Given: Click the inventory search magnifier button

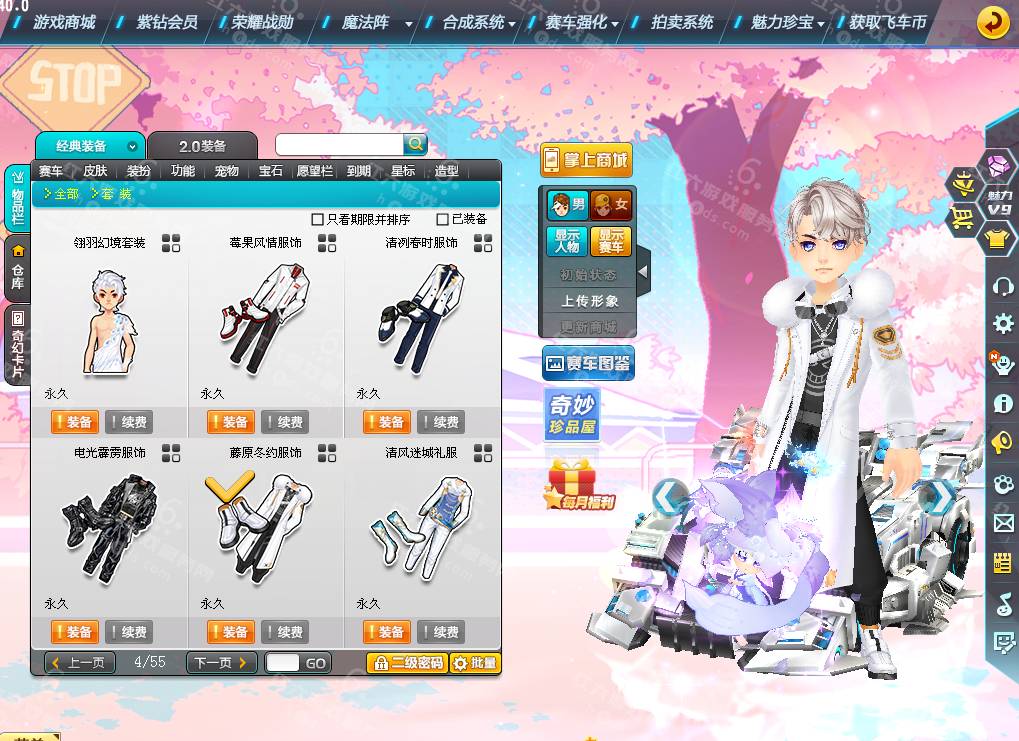Looking at the screenshot, I should pyautogui.click(x=415, y=145).
